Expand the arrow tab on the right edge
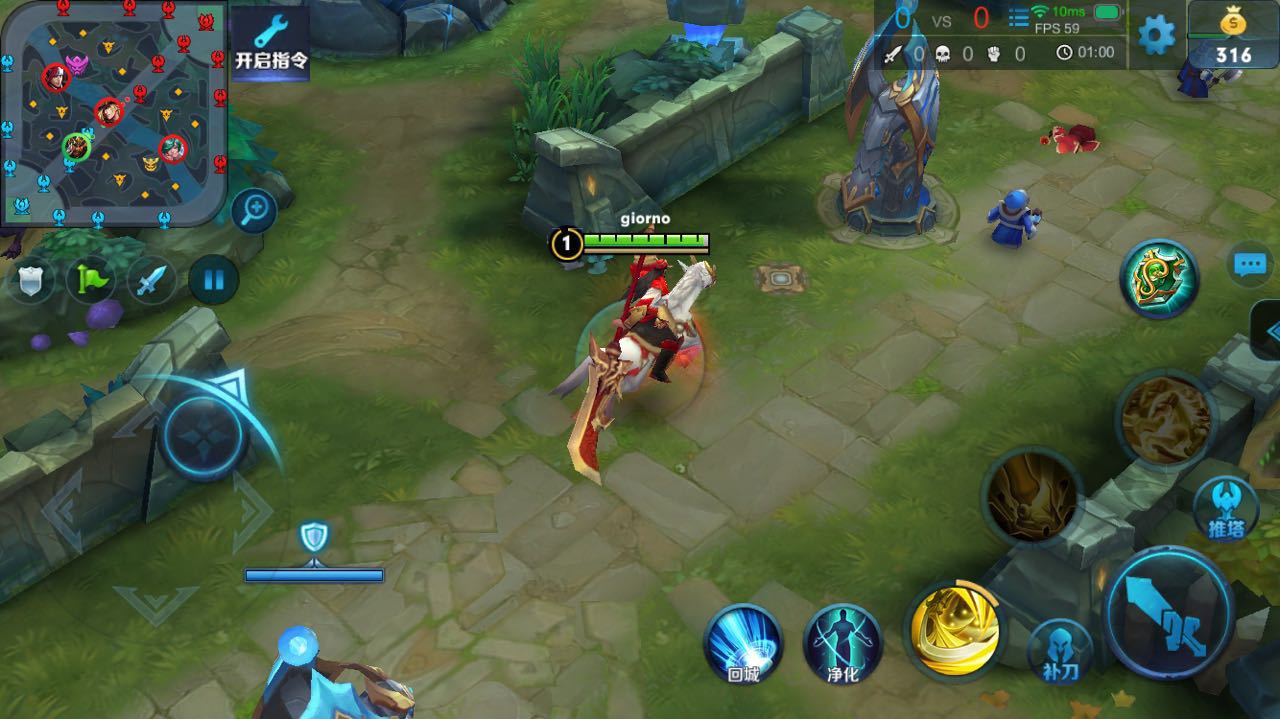Image resolution: width=1280 pixels, height=719 pixels. [x=1268, y=330]
